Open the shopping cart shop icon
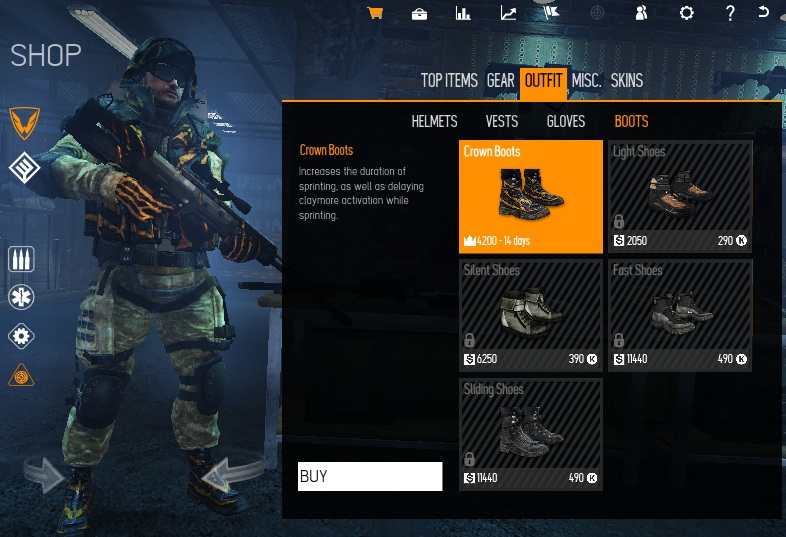 point(376,13)
